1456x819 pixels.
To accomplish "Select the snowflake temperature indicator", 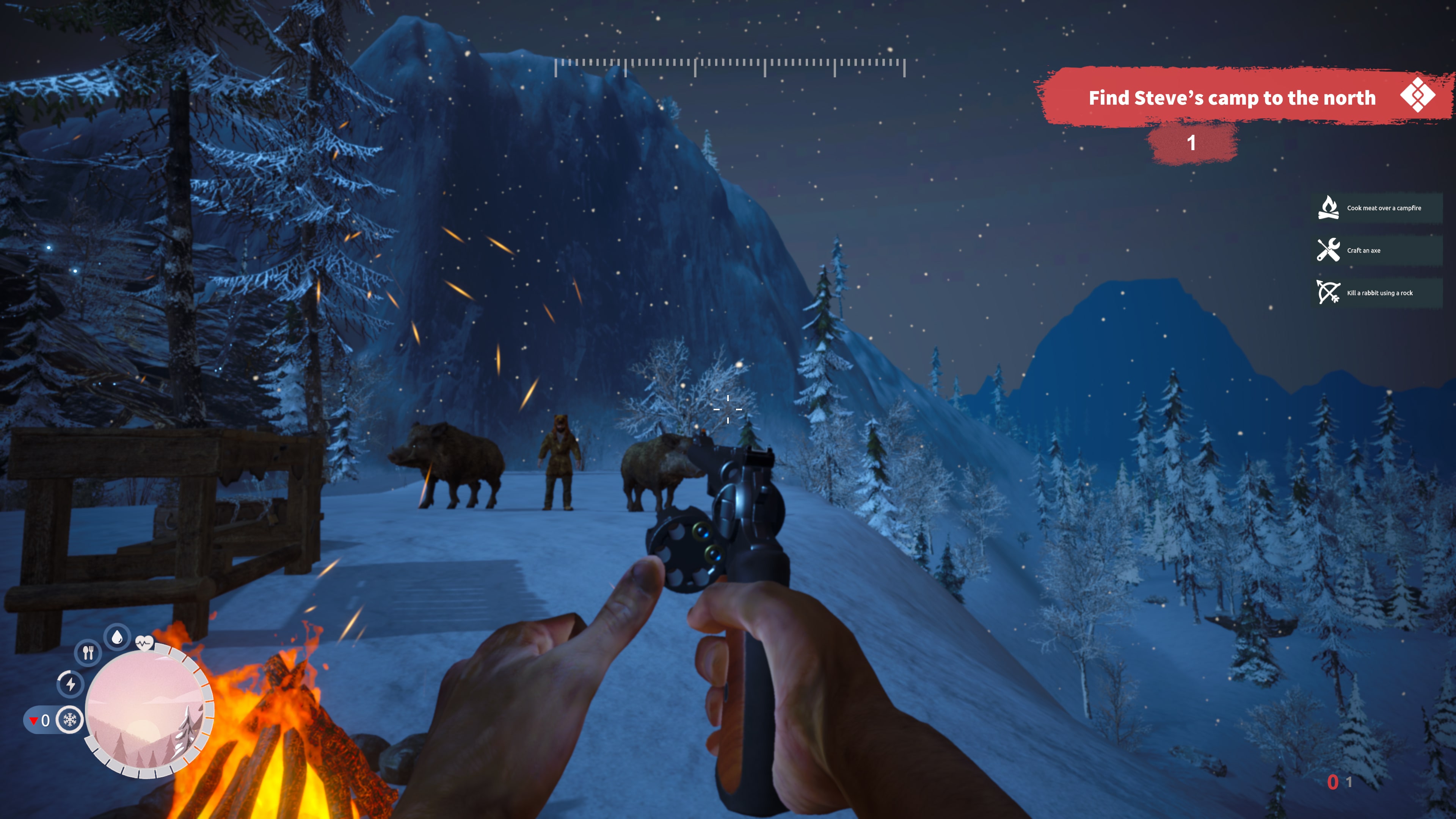I will [x=69, y=720].
